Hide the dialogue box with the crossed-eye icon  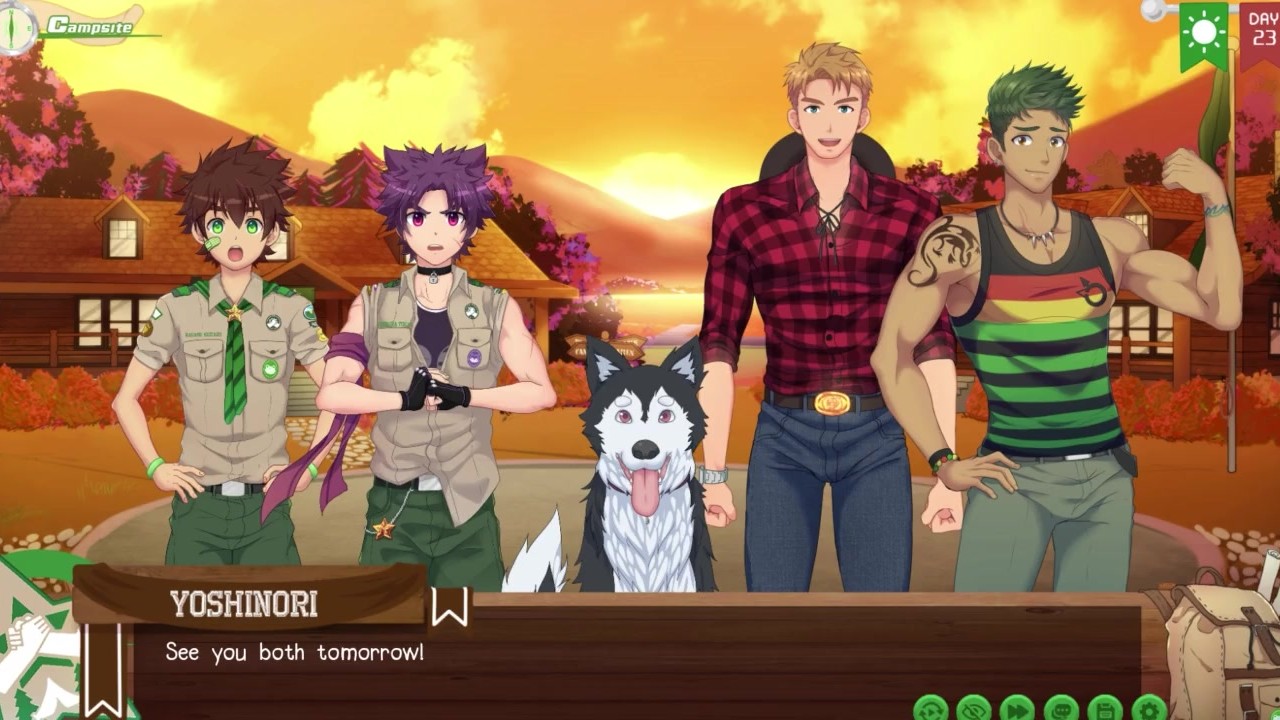point(974,709)
